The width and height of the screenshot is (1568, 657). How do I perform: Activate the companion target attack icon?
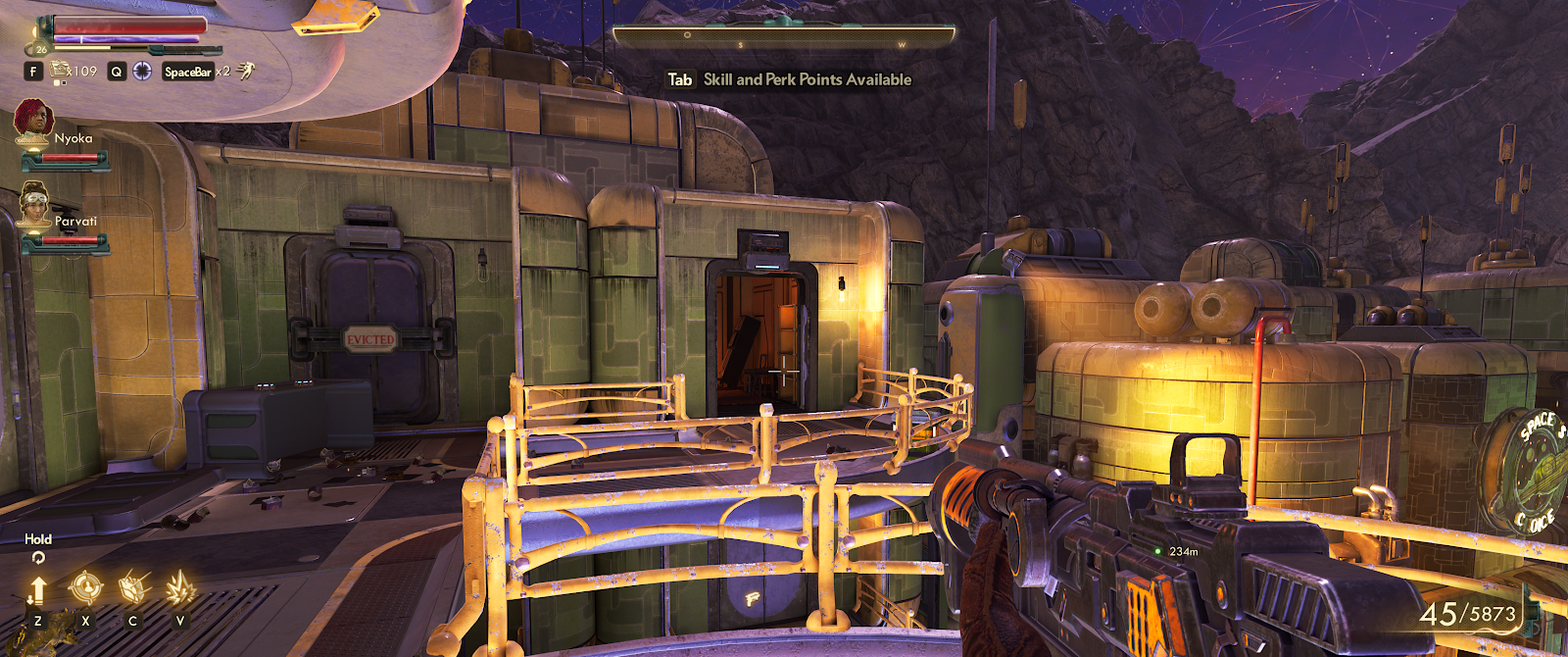(x=85, y=588)
